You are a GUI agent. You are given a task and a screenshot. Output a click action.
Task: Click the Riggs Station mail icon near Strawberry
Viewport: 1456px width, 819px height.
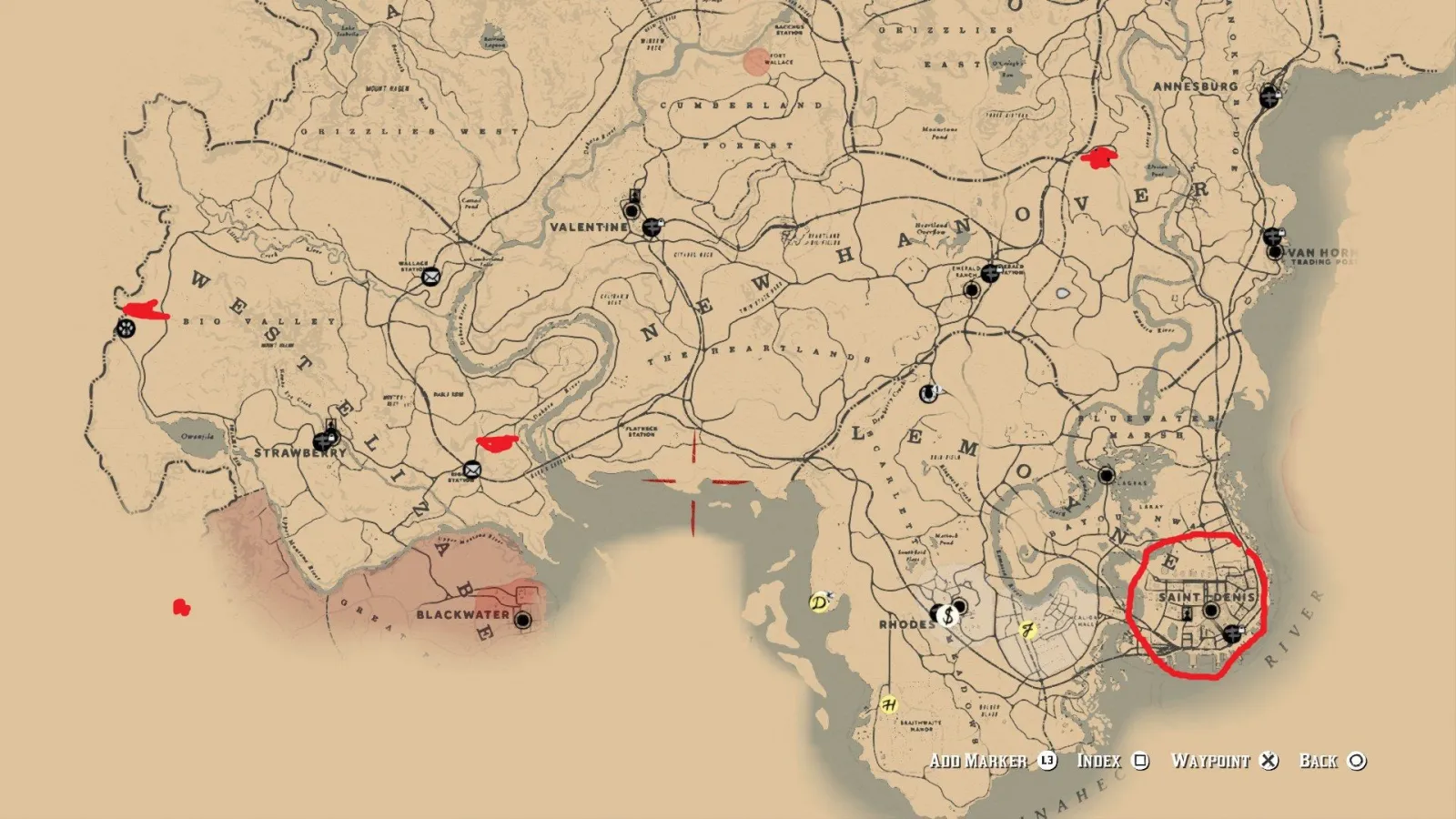pyautogui.click(x=472, y=470)
